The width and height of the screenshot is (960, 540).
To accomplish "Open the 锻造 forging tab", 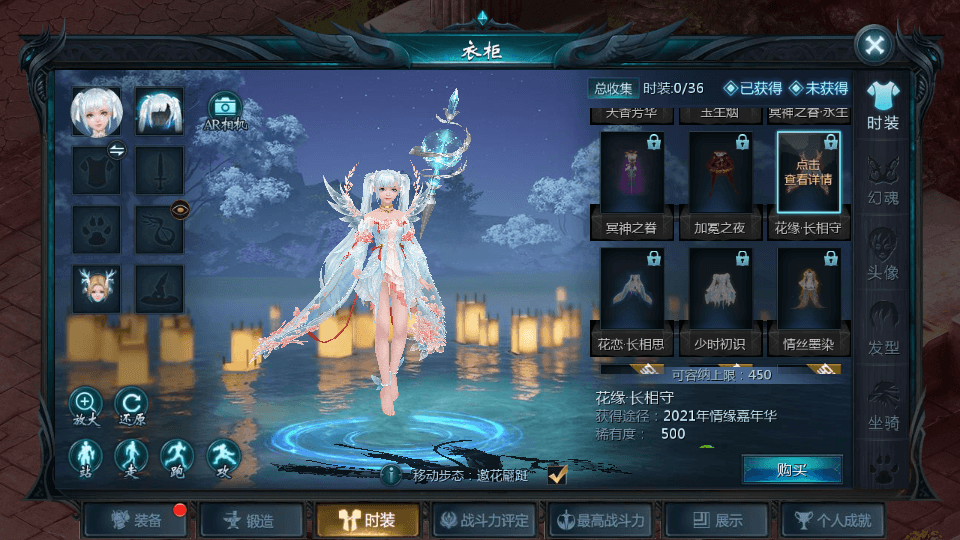I will pyautogui.click(x=251, y=520).
